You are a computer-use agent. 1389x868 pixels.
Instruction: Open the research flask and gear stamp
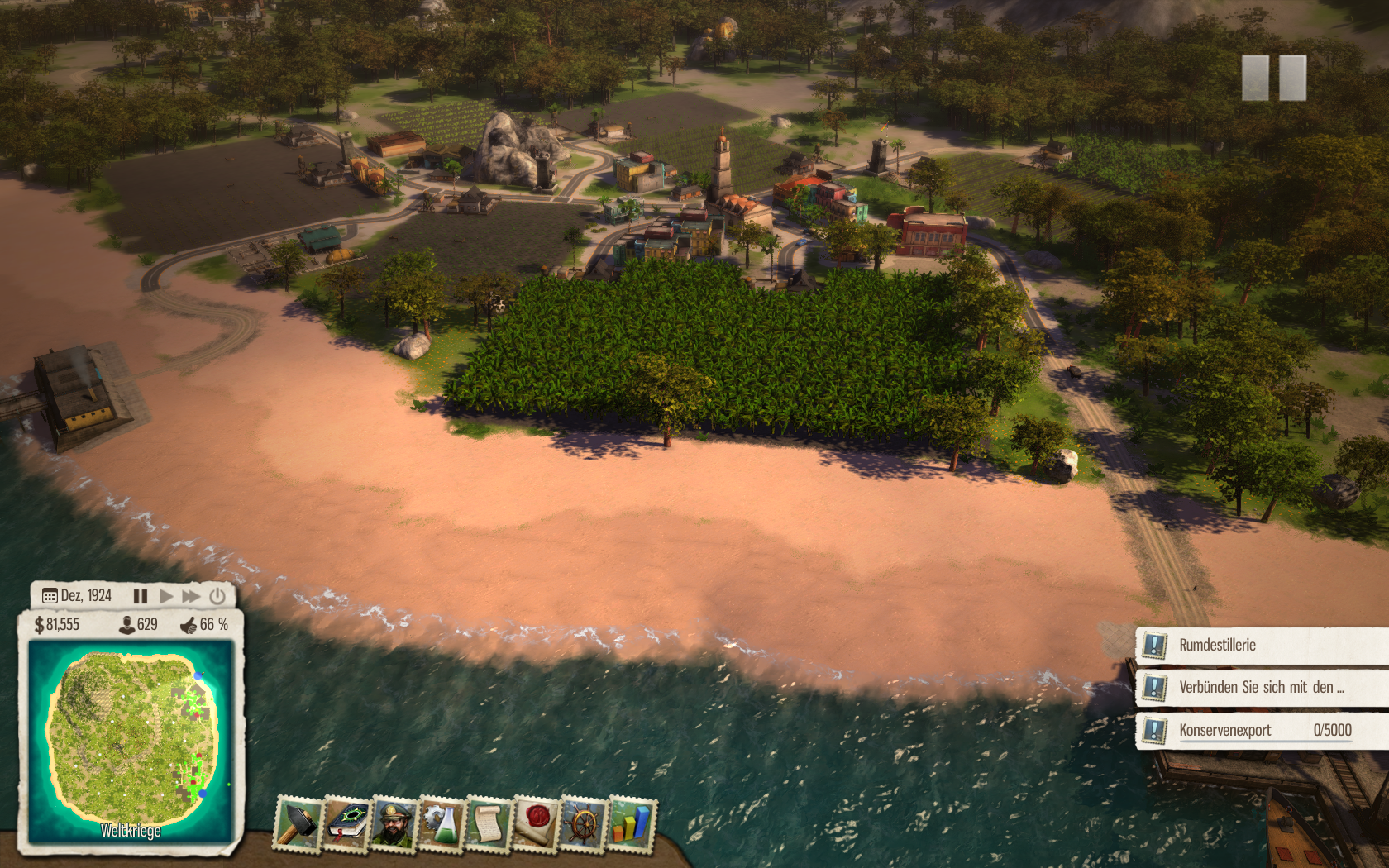442,823
